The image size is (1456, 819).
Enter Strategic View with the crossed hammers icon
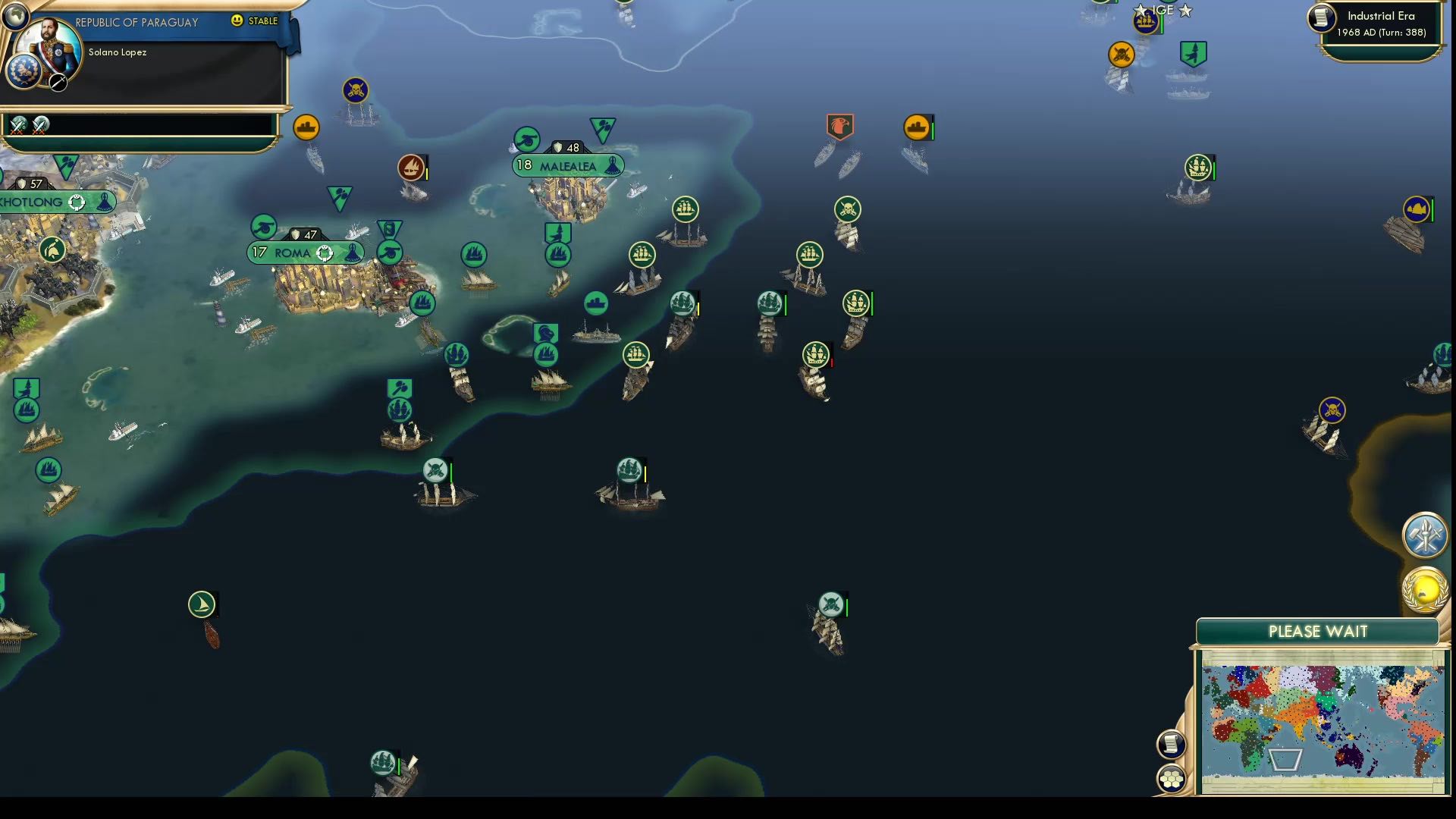(x=1424, y=536)
